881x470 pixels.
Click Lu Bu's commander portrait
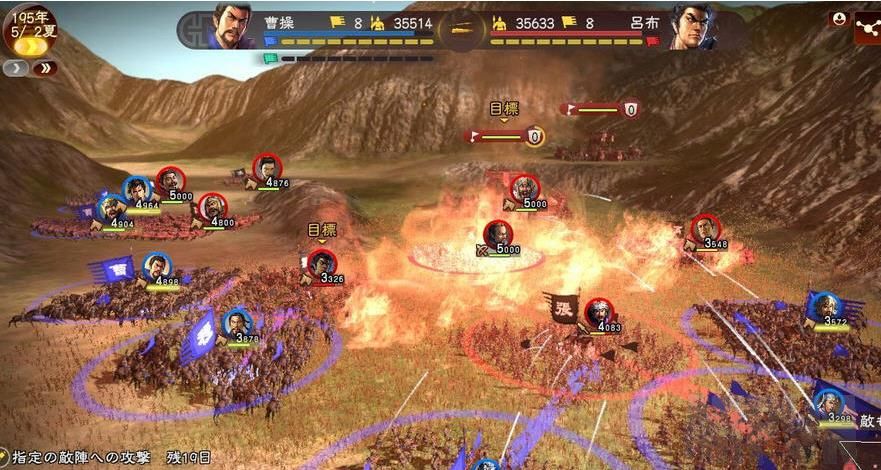pos(690,27)
